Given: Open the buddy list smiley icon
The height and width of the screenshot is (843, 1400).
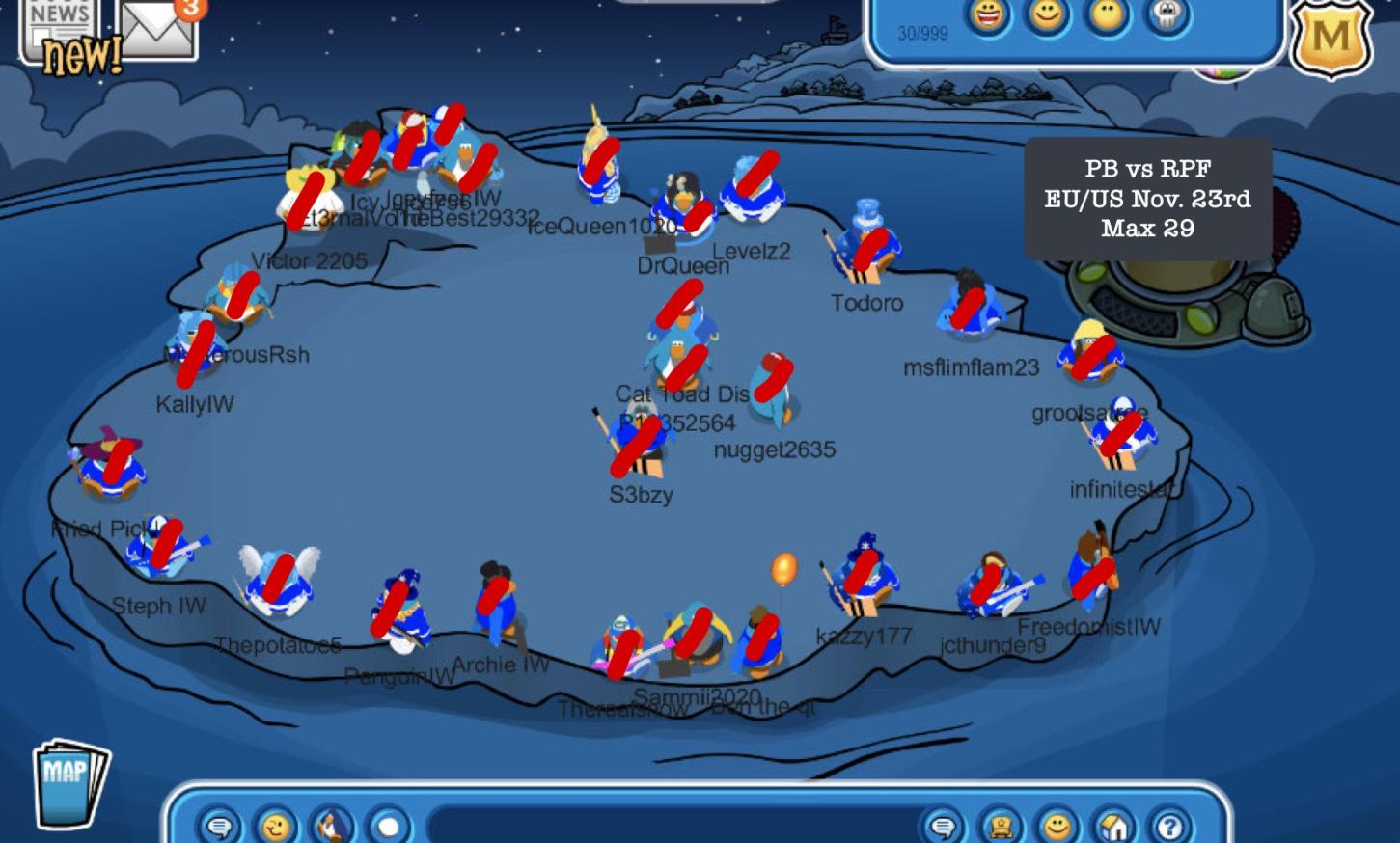Looking at the screenshot, I should coord(1057,826).
